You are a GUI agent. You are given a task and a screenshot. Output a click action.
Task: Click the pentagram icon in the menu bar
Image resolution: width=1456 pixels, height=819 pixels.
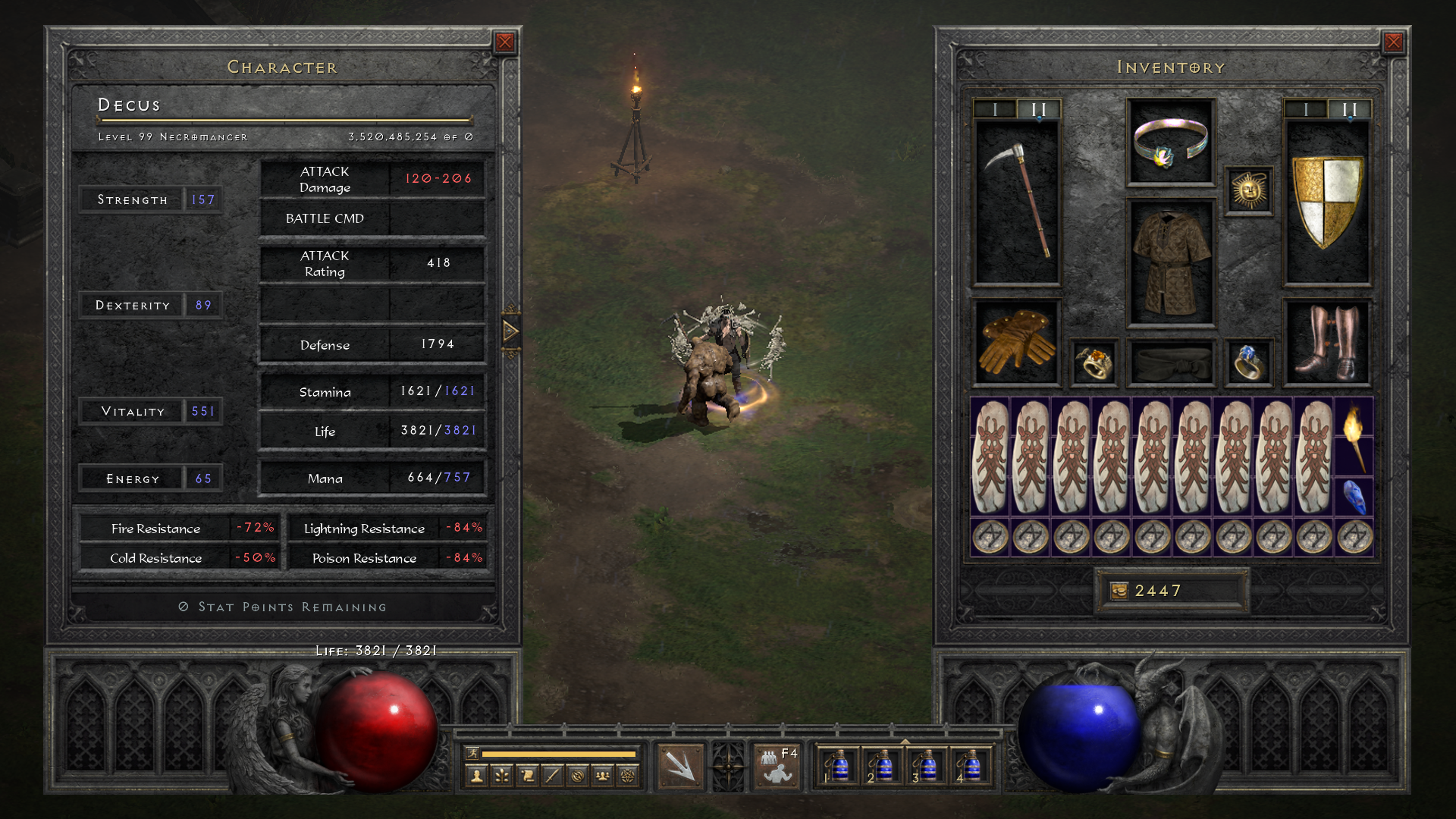tap(627, 773)
